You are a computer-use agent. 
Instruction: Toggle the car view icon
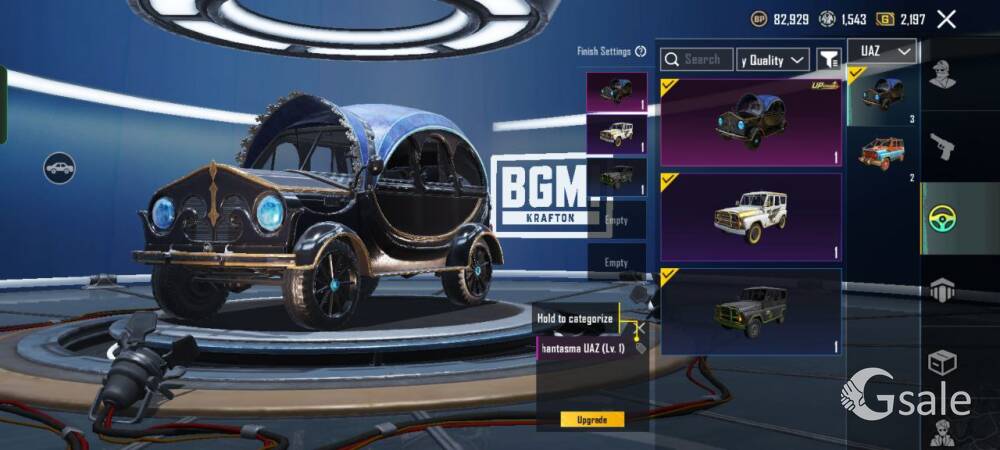[59, 167]
